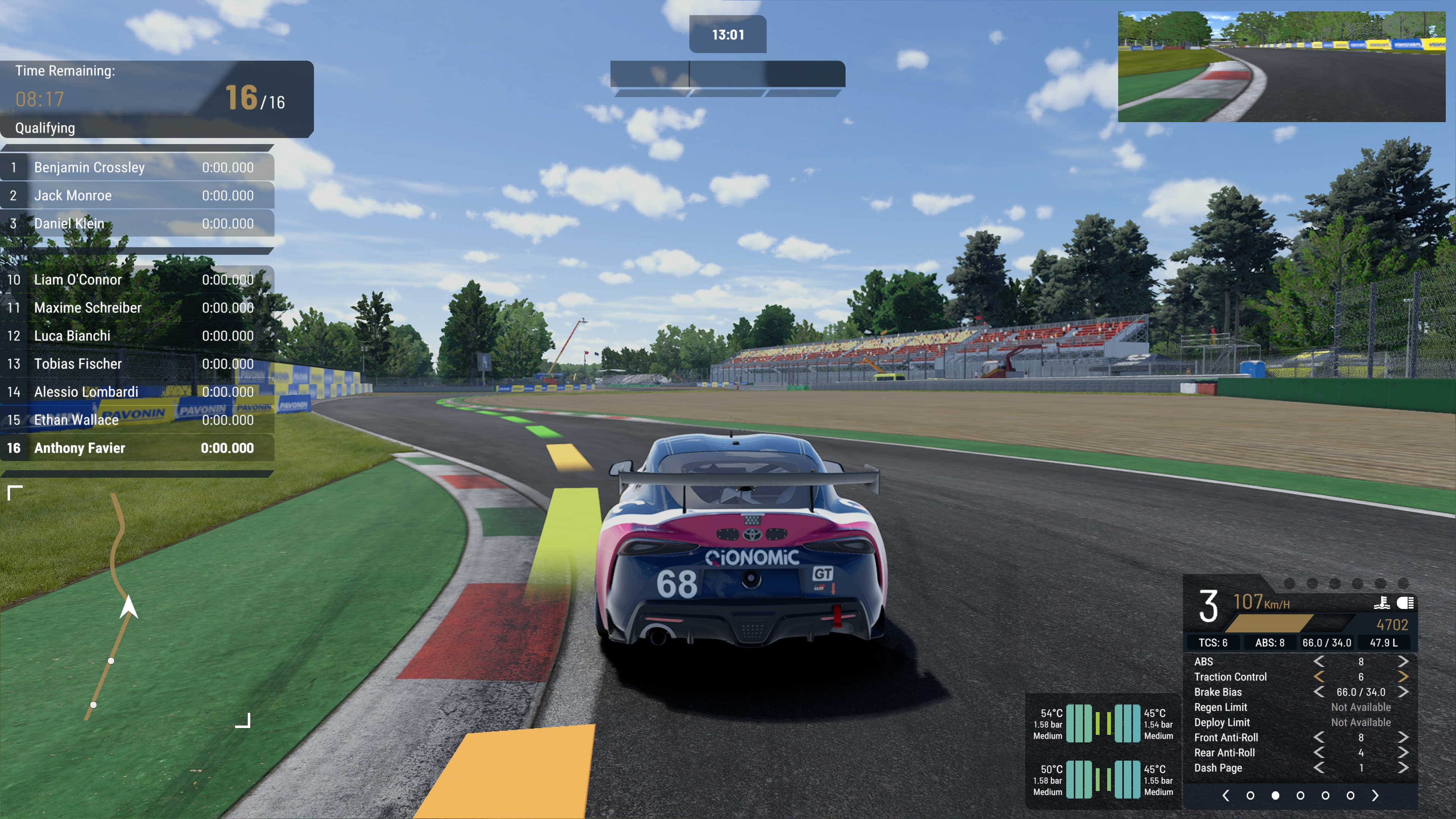
Task: Click the rear-view mirror display
Action: (1281, 66)
